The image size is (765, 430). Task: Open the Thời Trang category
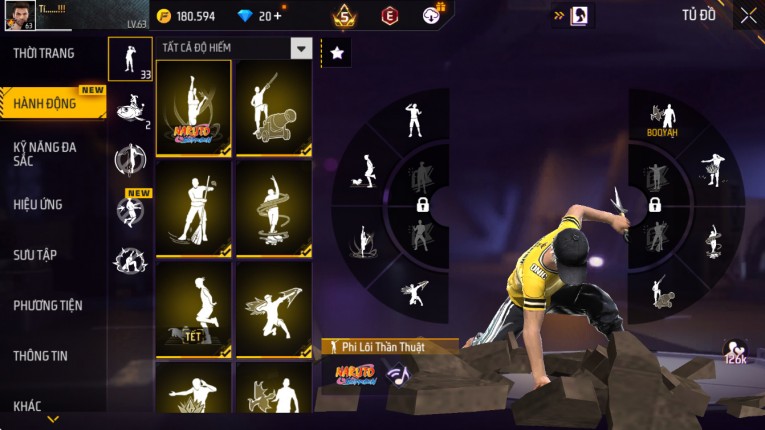44,53
